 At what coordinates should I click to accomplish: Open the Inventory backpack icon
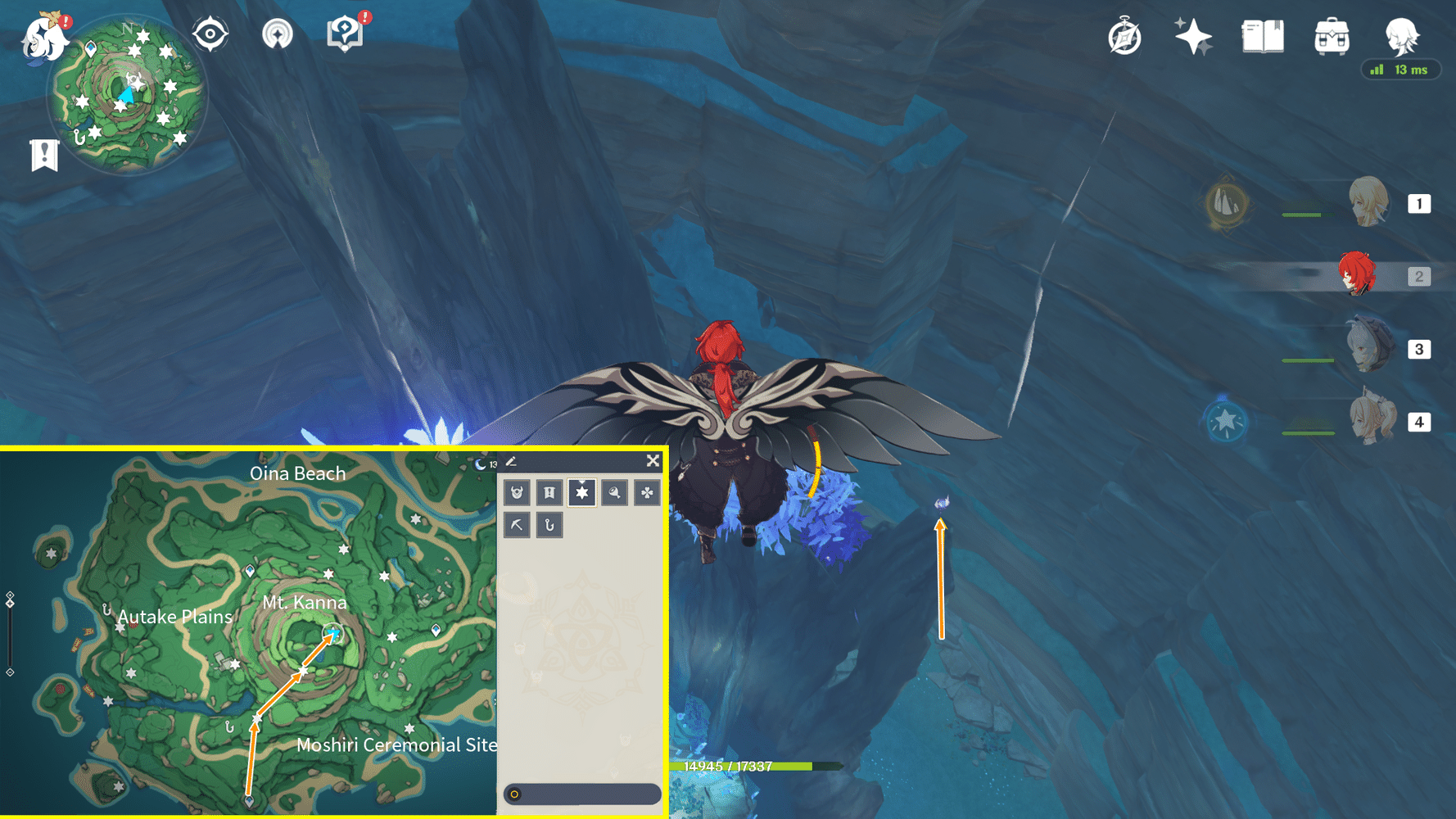click(1331, 34)
